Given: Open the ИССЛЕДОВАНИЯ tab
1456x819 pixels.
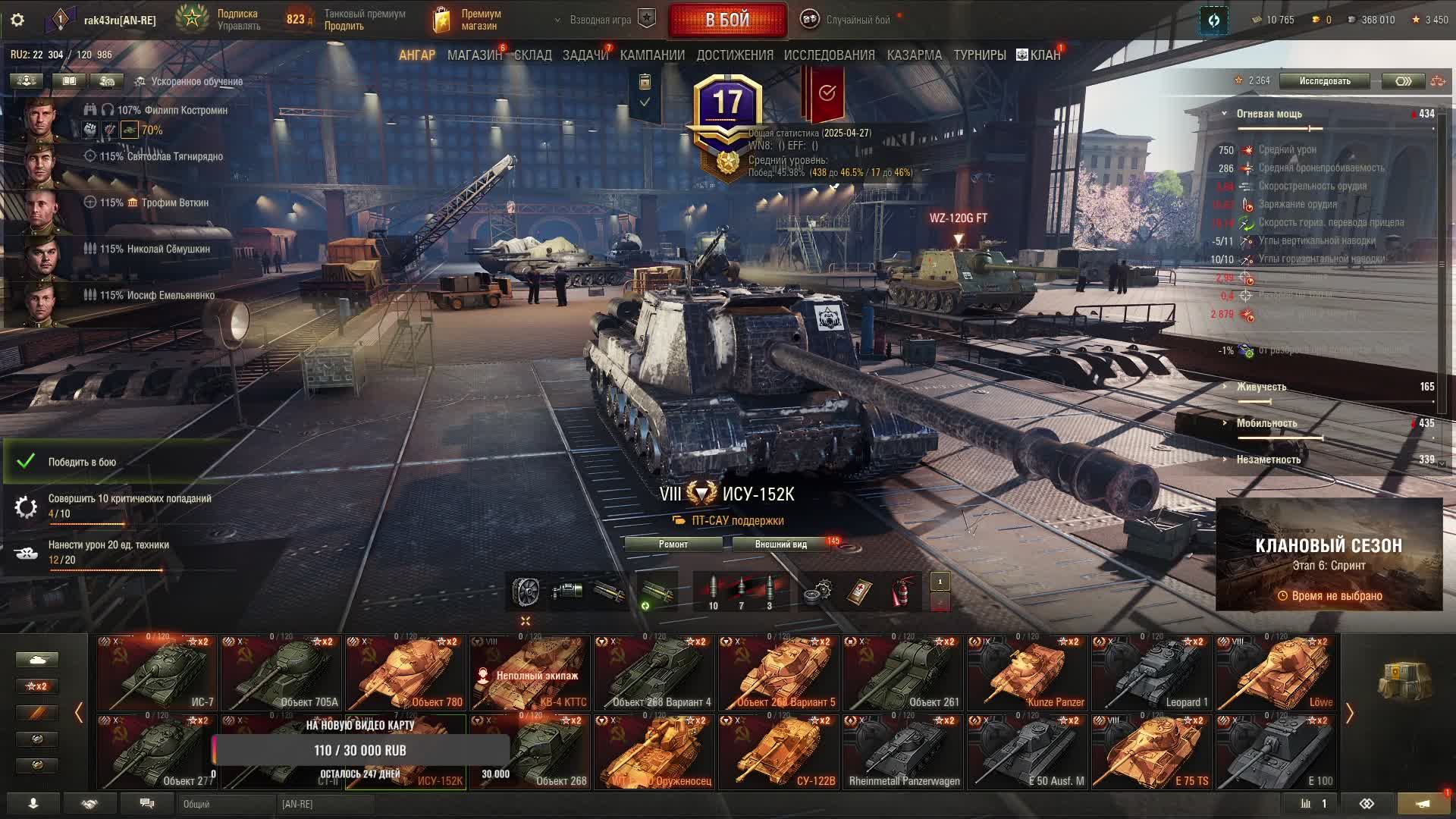Looking at the screenshot, I should tap(829, 55).
